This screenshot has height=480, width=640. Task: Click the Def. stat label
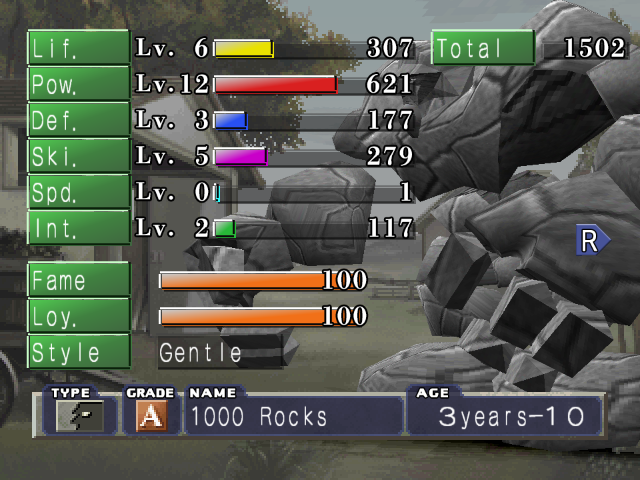pos(78,120)
